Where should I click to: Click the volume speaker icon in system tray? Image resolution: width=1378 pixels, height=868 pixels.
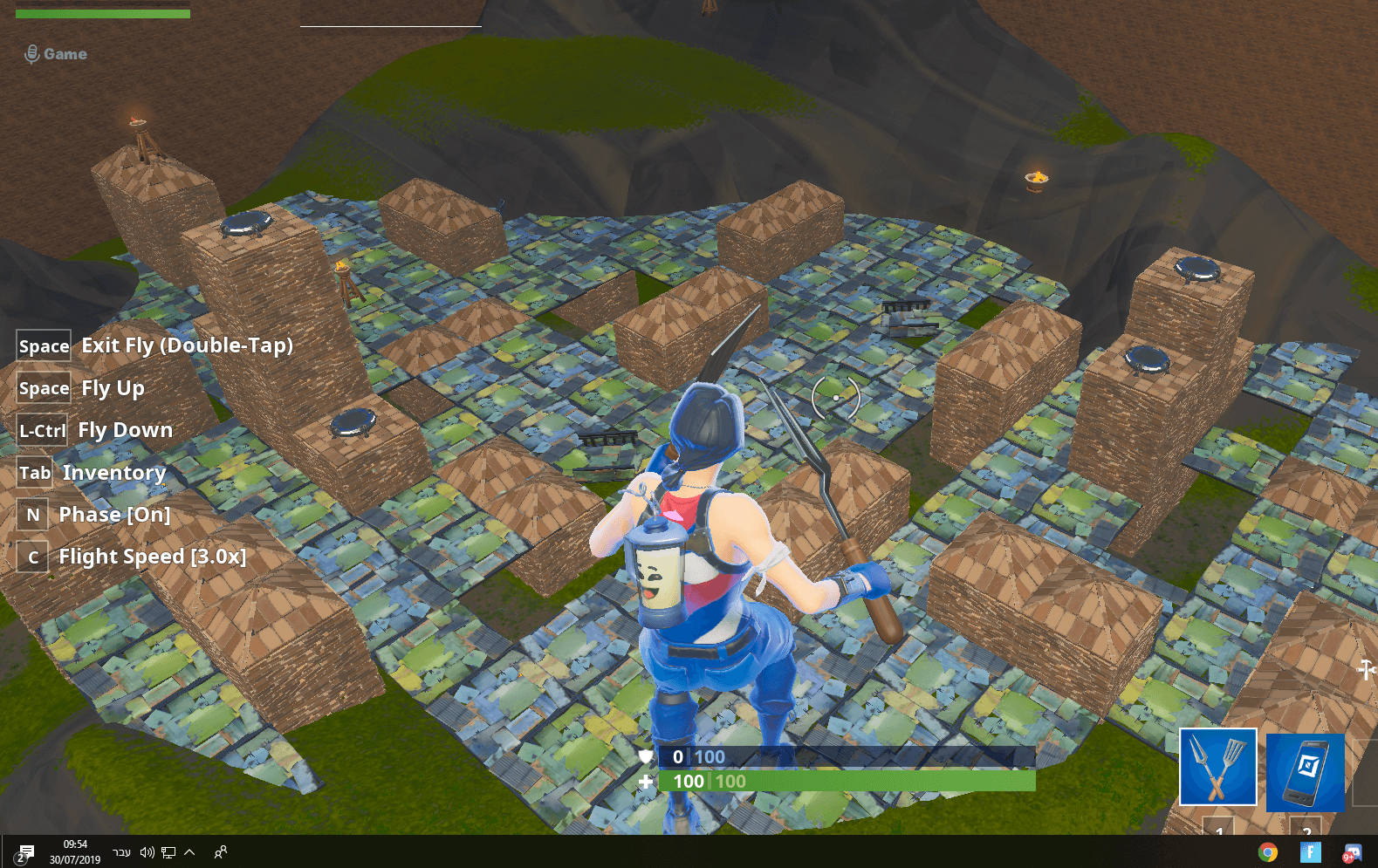pos(147,852)
